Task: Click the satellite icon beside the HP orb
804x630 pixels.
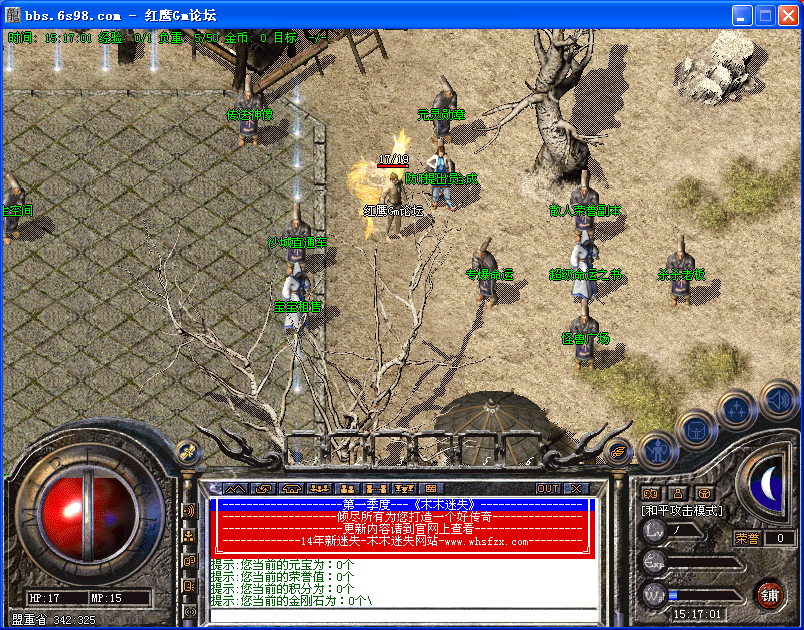Action: coord(185,452)
